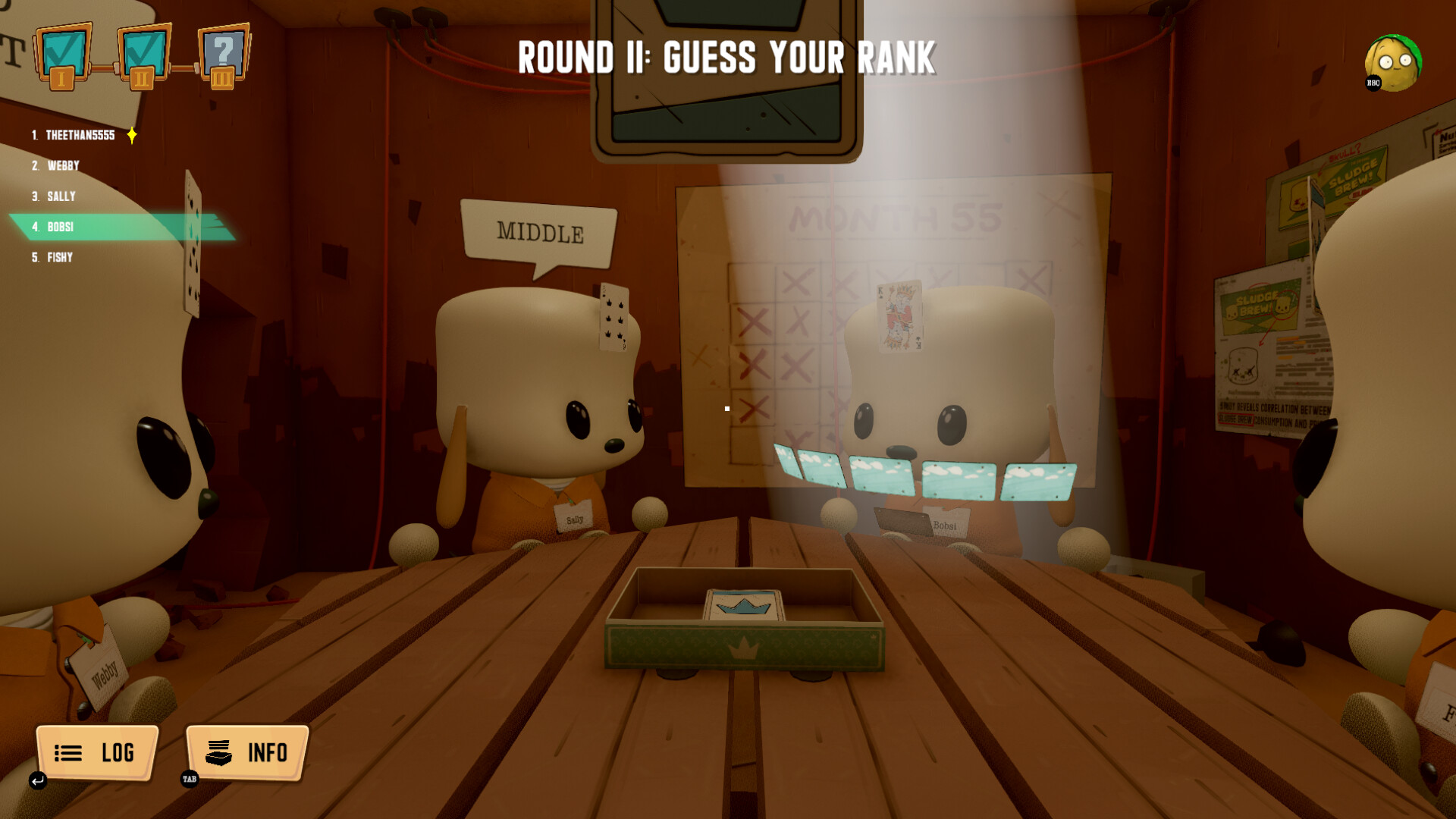The height and width of the screenshot is (819, 1456).
Task: Click WEBBY in the standings list
Action: [x=63, y=165]
